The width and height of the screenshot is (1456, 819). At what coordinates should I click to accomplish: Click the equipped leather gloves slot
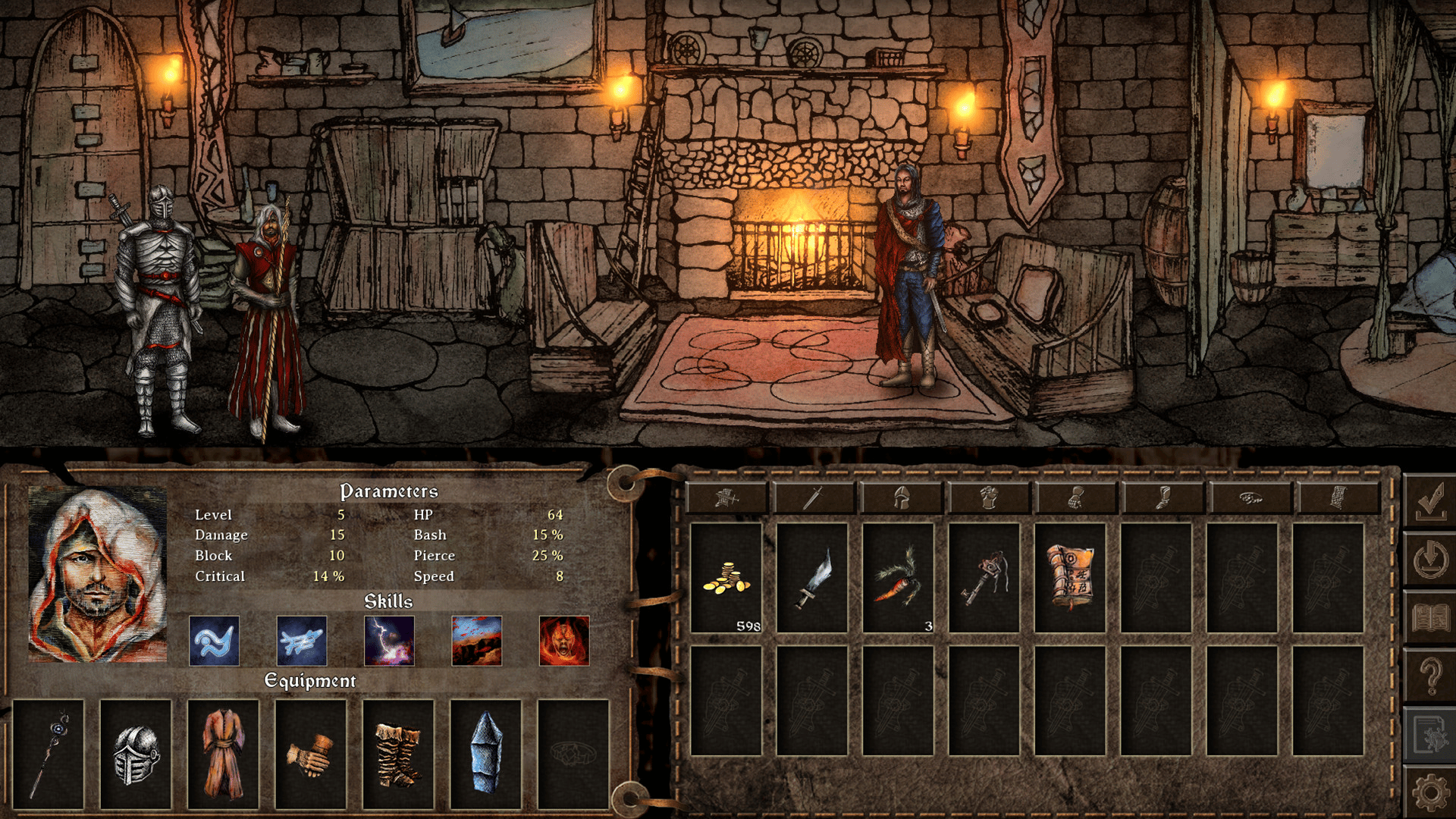[x=311, y=754]
